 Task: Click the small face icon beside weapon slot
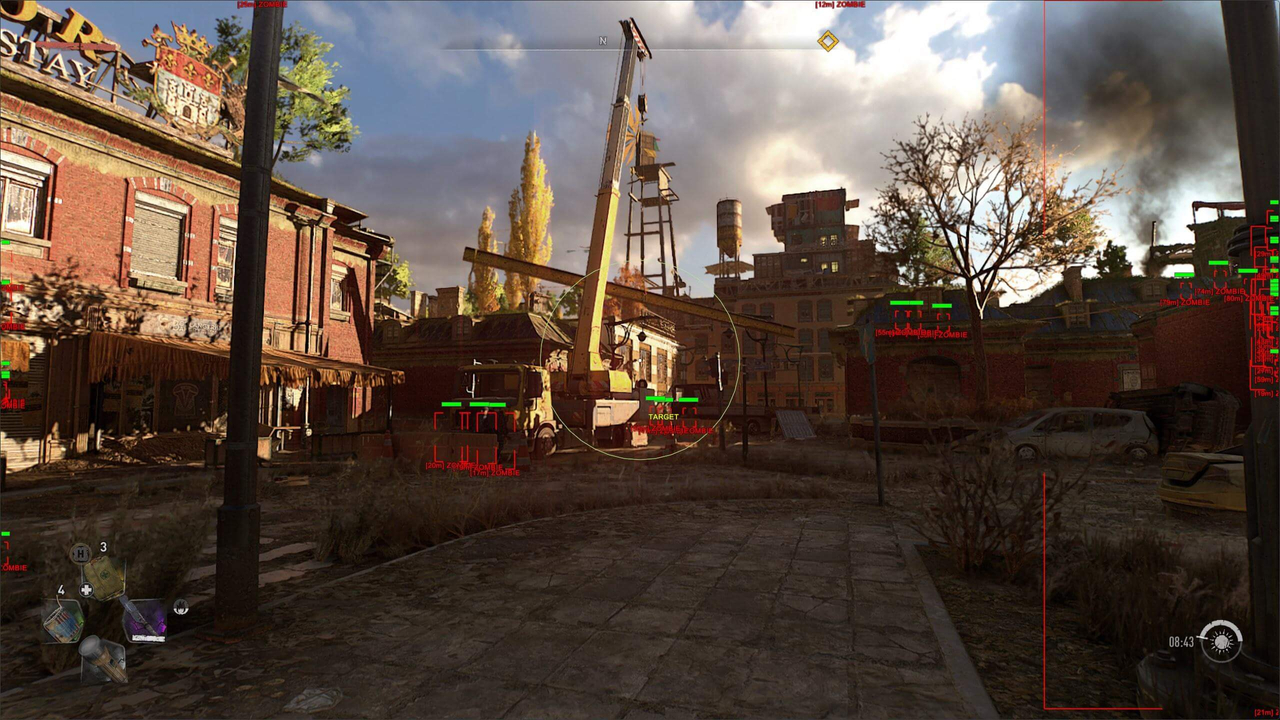[x=180, y=607]
